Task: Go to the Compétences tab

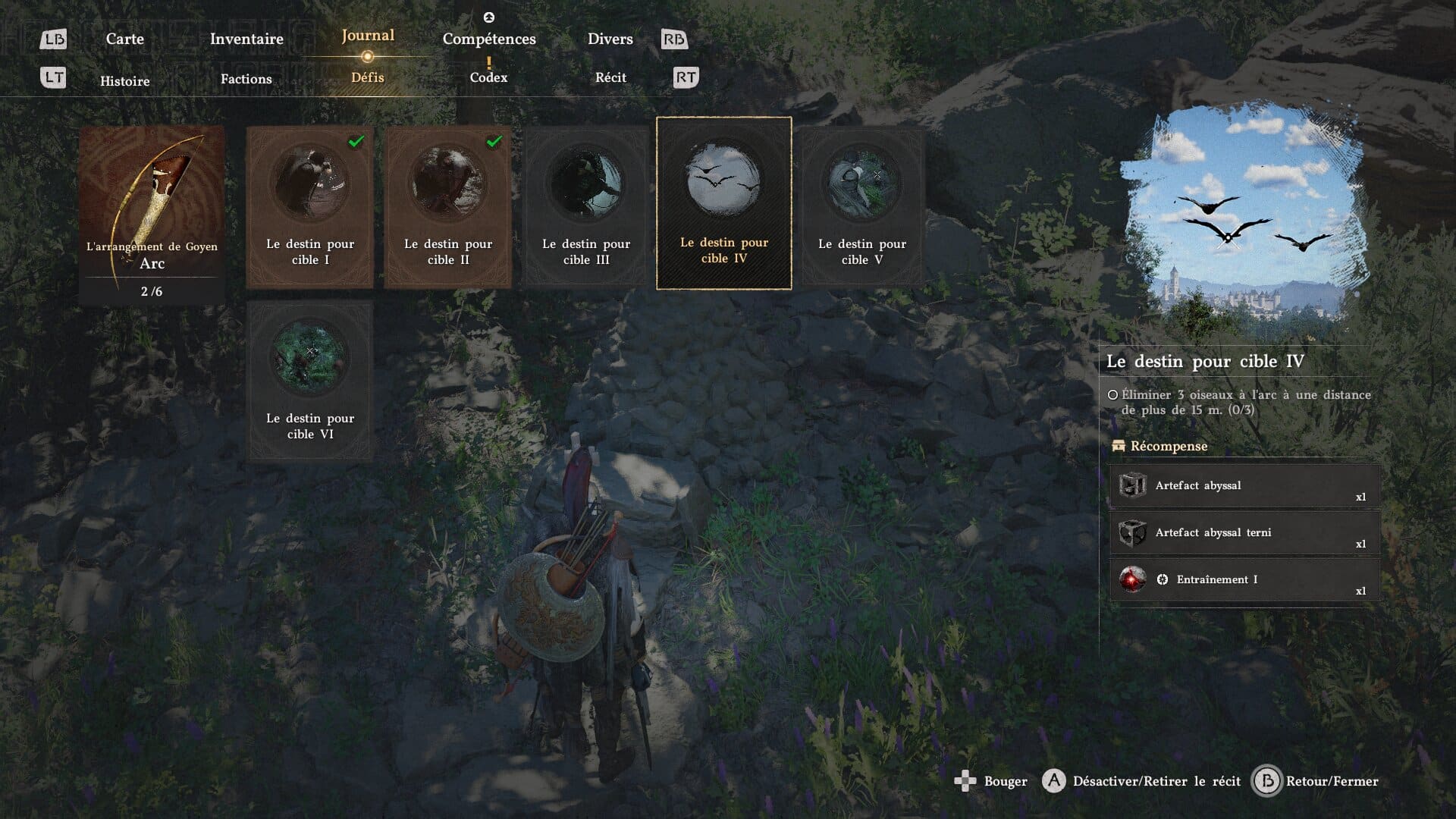Action: tap(489, 39)
